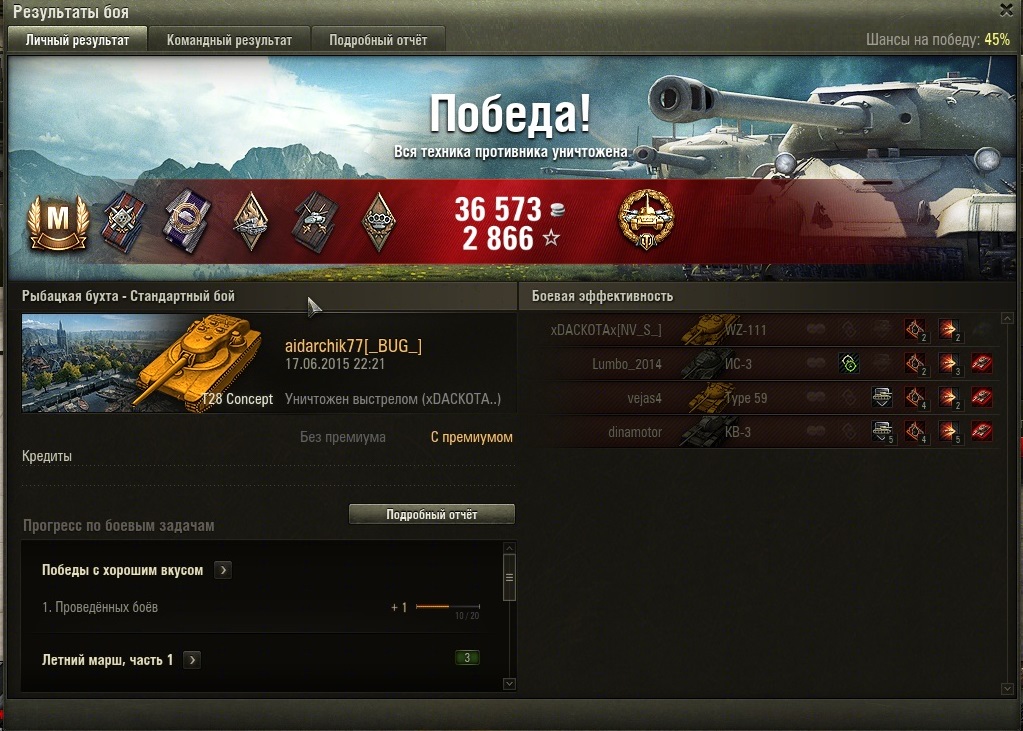Expand the Летний марш, часть 1 mission

[x=192, y=660]
